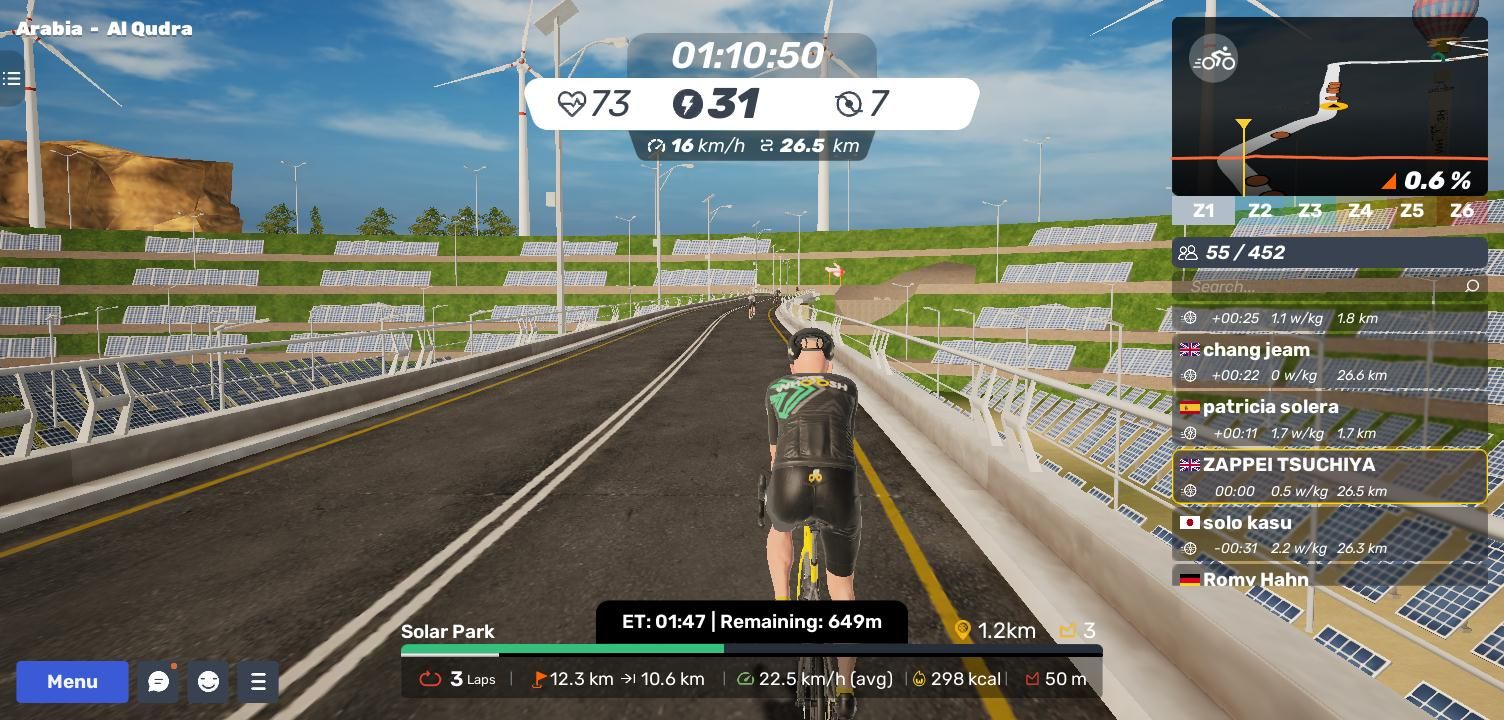Toggle the cyclist icon on the minimap
Screen dimensions: 1504x720
point(1214,59)
